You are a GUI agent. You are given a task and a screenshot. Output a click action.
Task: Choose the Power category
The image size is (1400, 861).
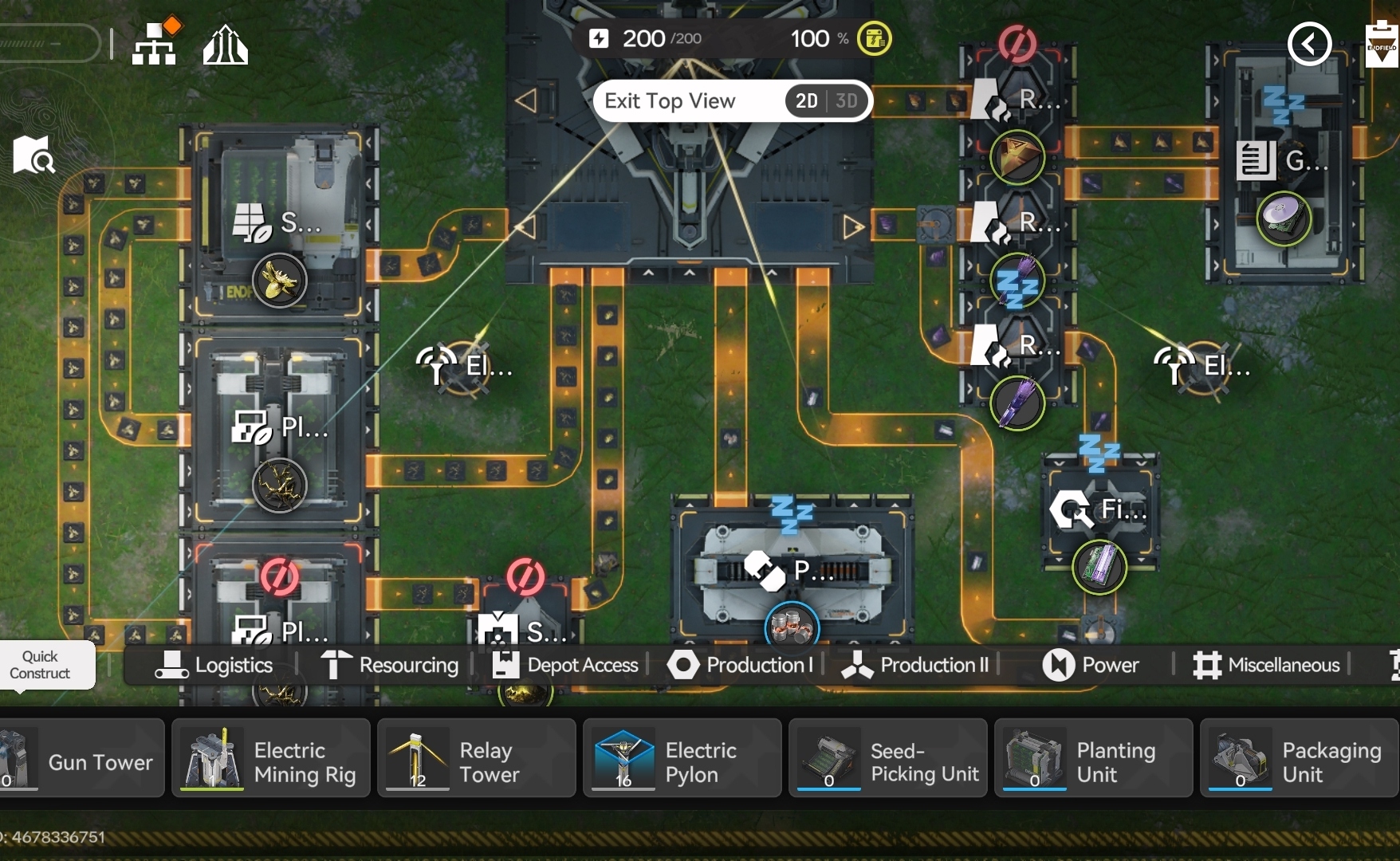pos(1091,665)
